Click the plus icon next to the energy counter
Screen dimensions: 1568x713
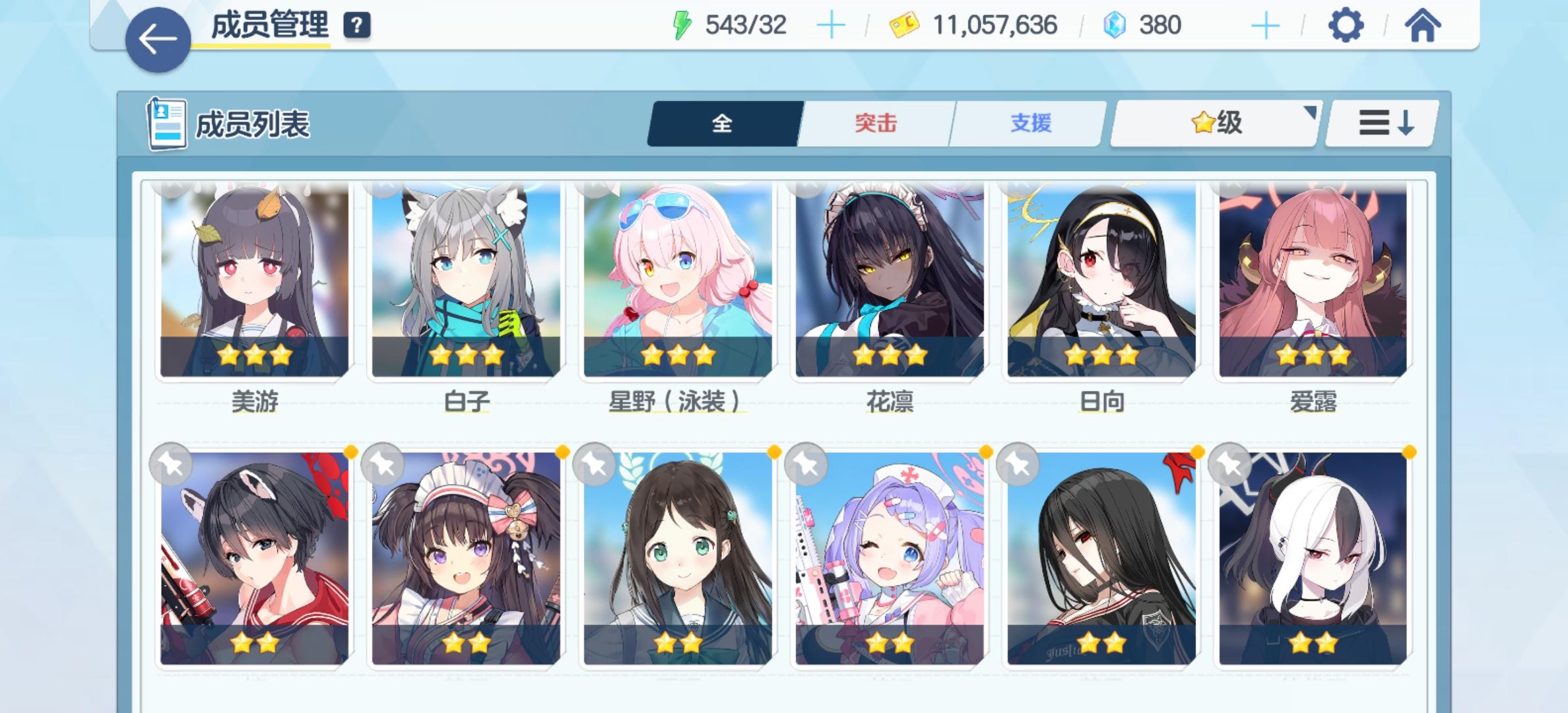[x=832, y=25]
